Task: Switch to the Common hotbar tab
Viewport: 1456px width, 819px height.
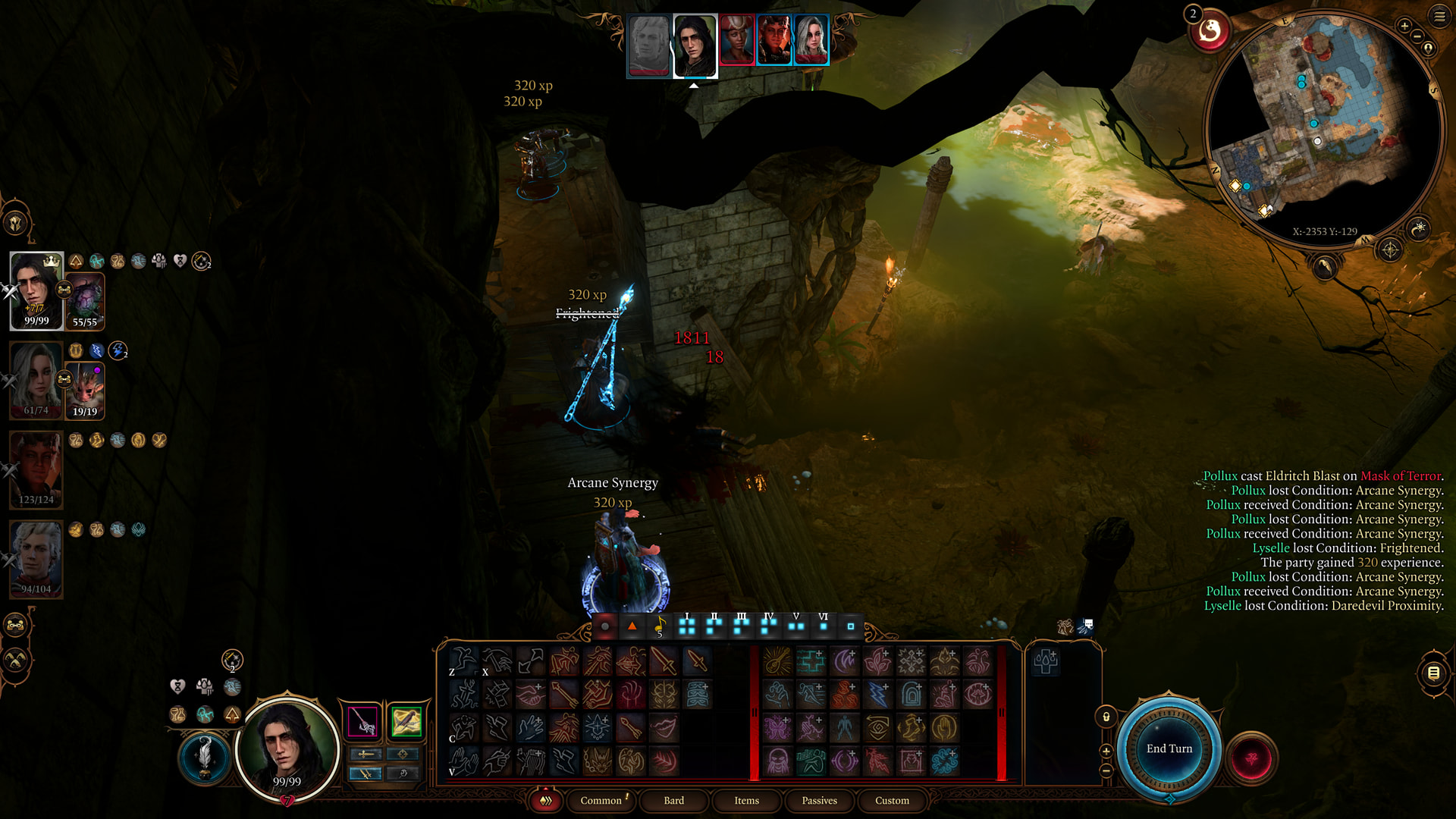Action: tap(601, 800)
